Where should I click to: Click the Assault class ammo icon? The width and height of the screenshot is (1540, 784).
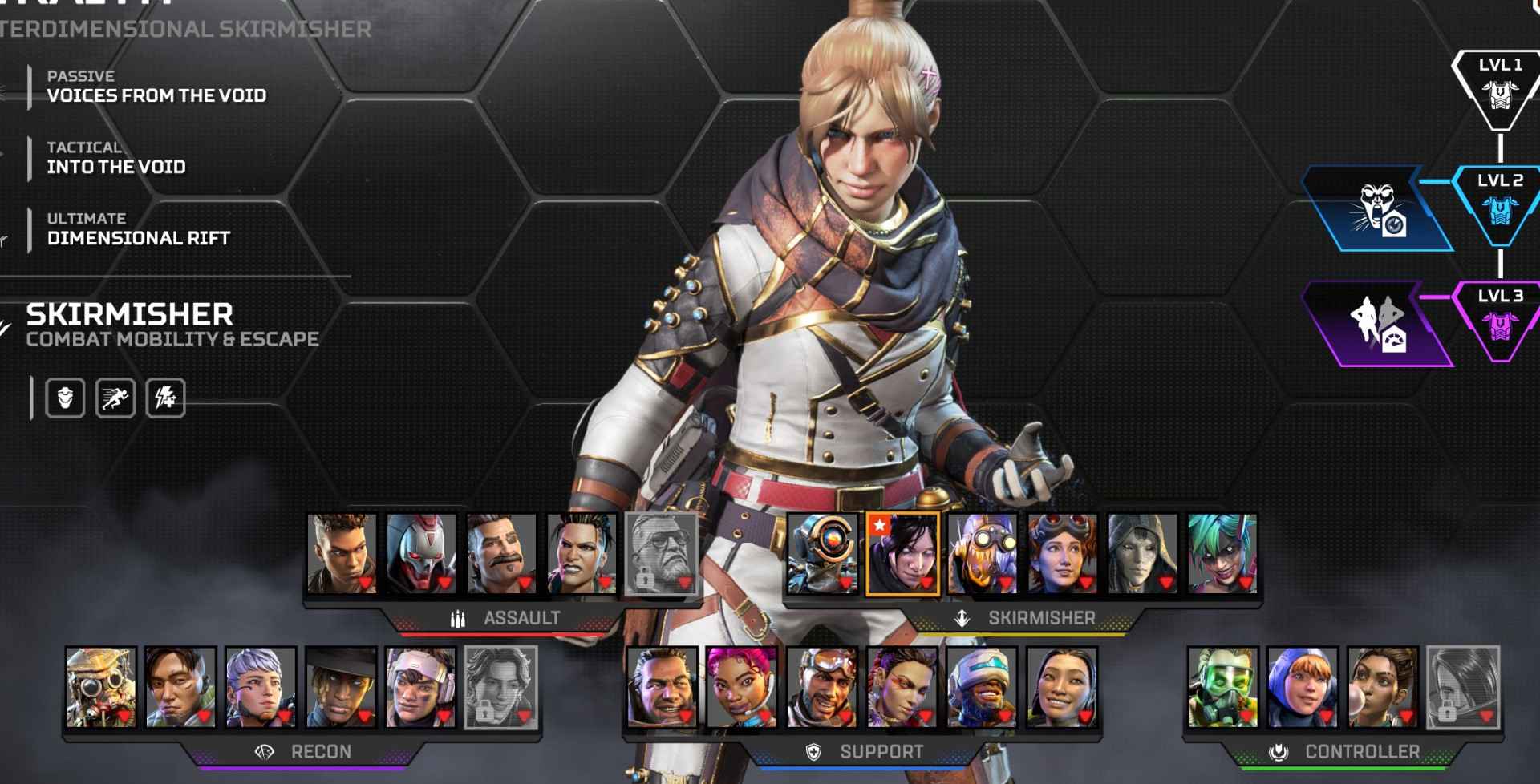point(460,618)
